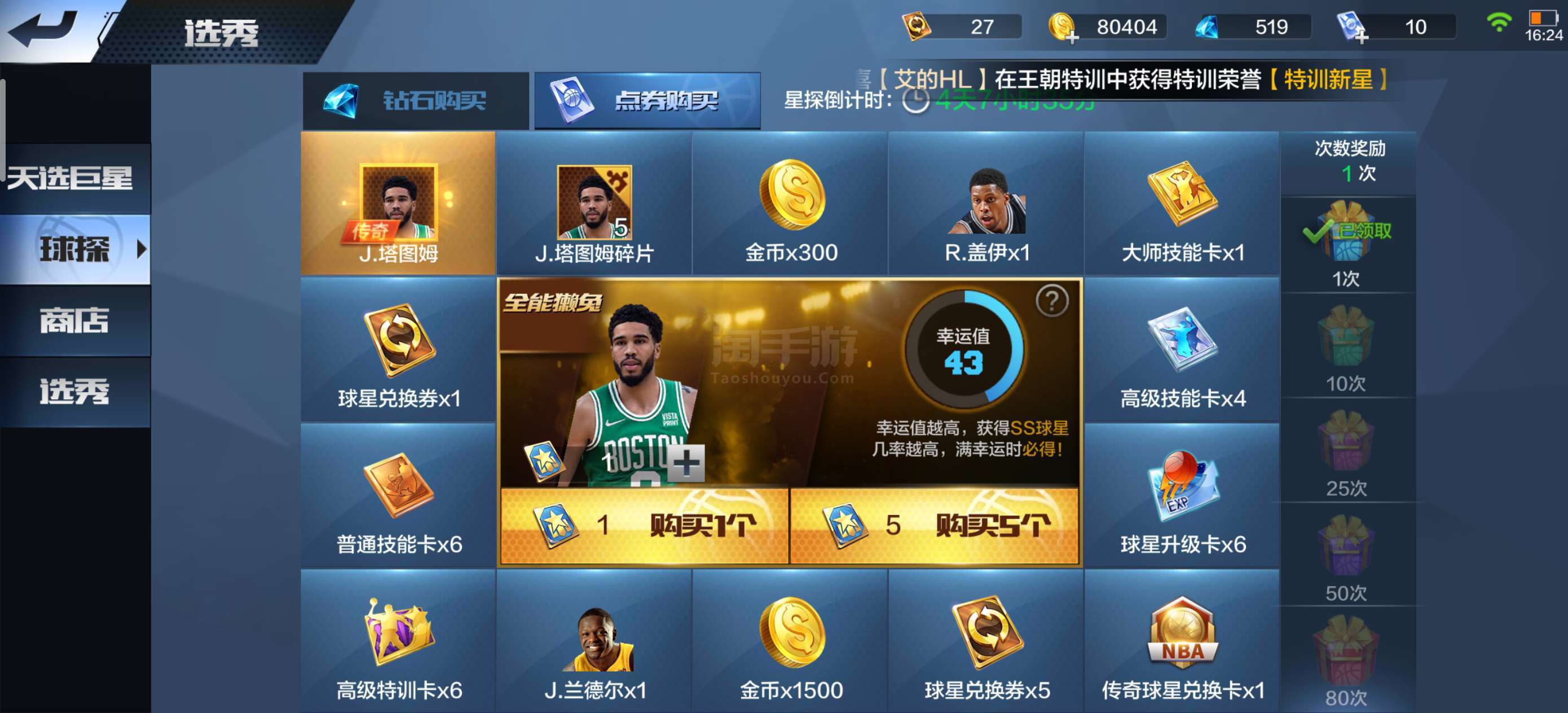This screenshot has height=713, width=1568.
Task: View the 已领取 claimed 1次 reward check
Action: (x=1346, y=231)
